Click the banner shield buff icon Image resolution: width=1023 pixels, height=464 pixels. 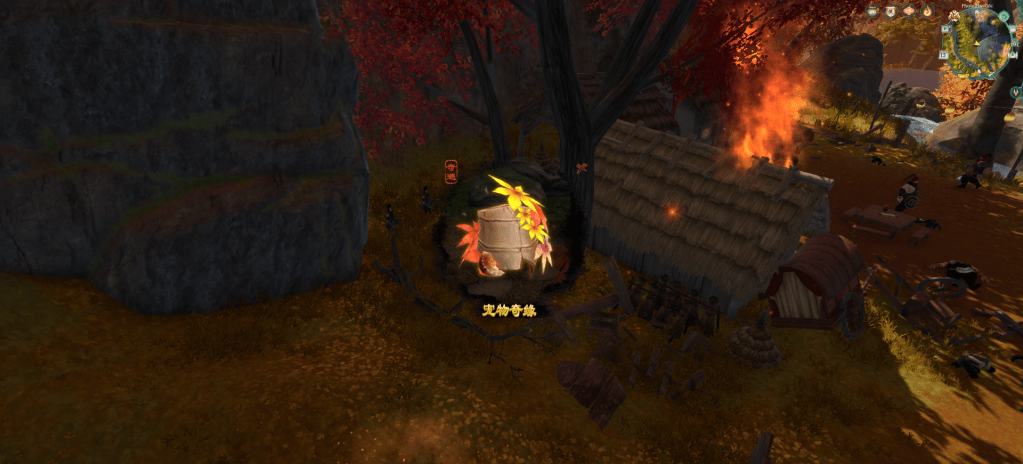click(890, 11)
